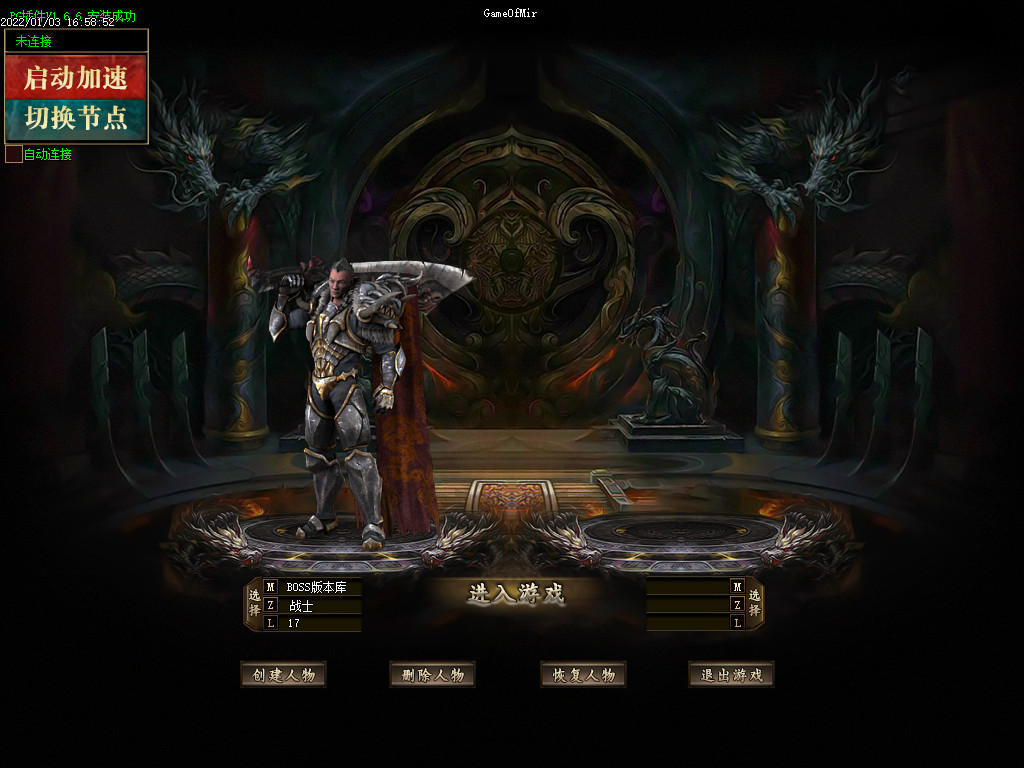Image resolution: width=1024 pixels, height=768 pixels.
Task: Start the accelerator with 启动加速
Action: (76, 77)
